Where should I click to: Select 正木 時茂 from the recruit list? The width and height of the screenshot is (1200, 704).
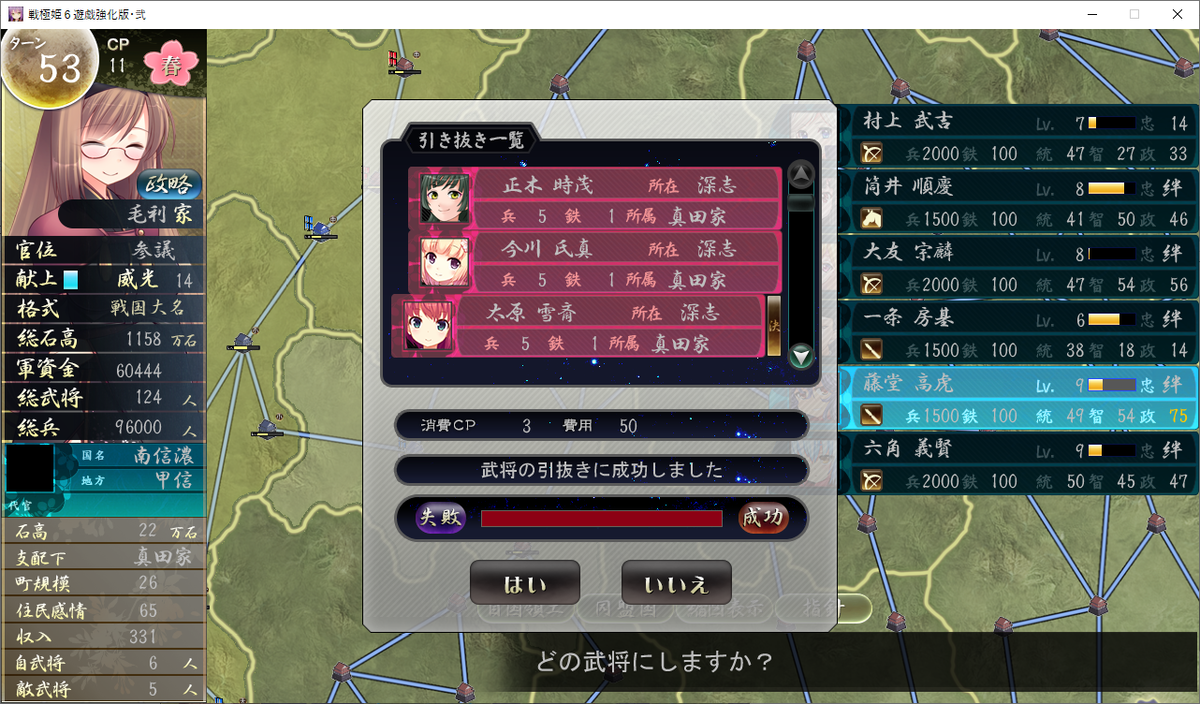tap(595, 199)
